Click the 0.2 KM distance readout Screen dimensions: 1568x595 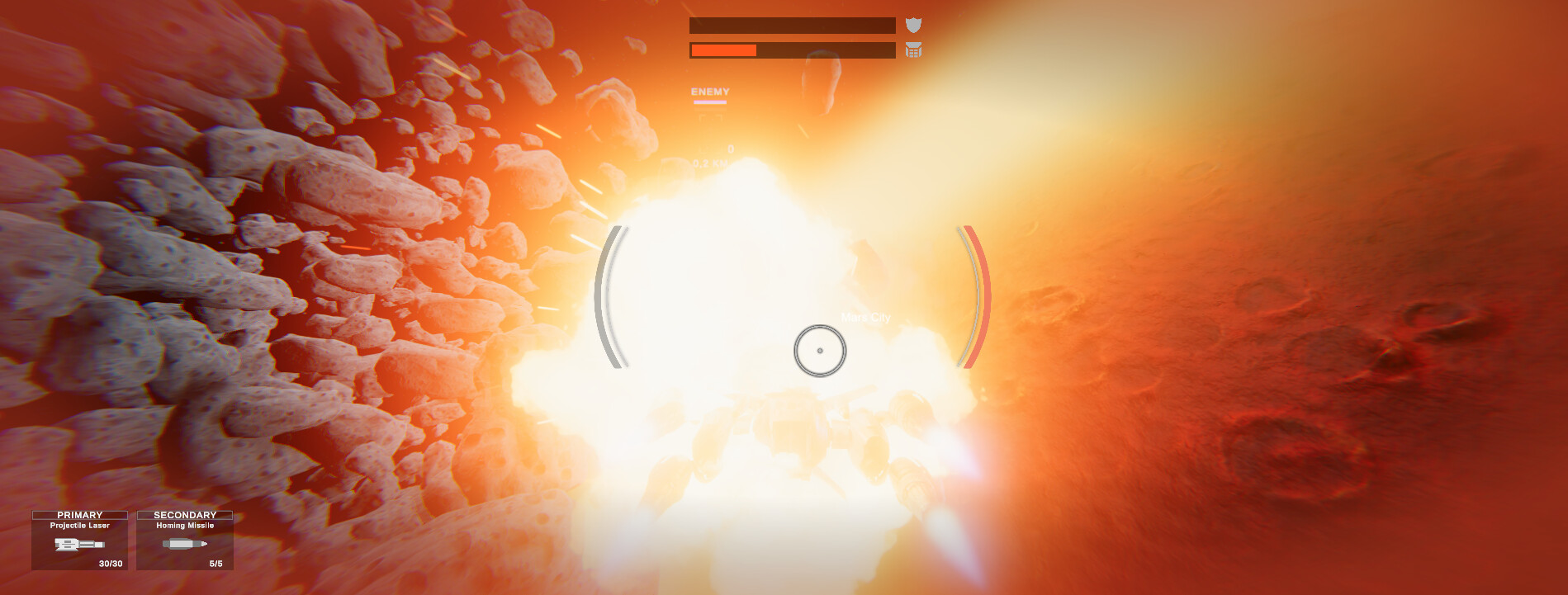point(710,162)
